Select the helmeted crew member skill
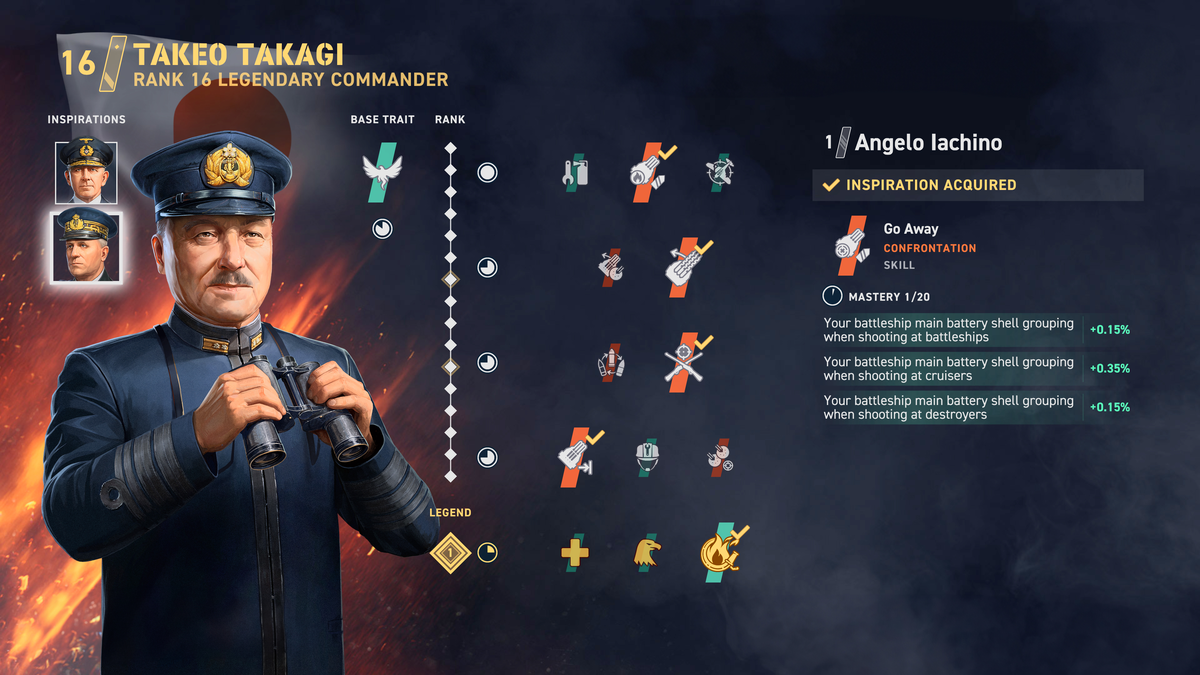Screen dimensions: 1200x675 647,457
